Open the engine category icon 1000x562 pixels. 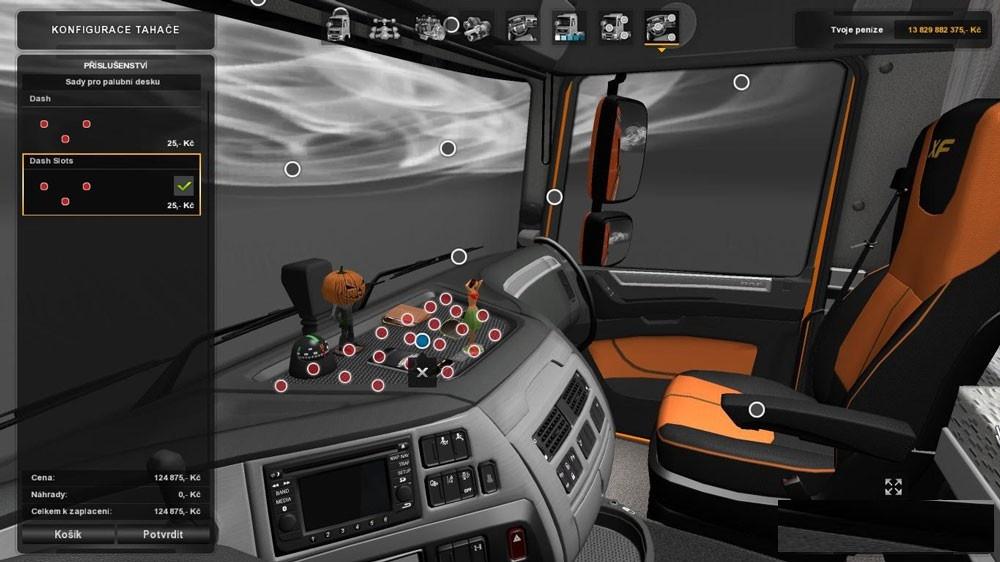[430, 25]
